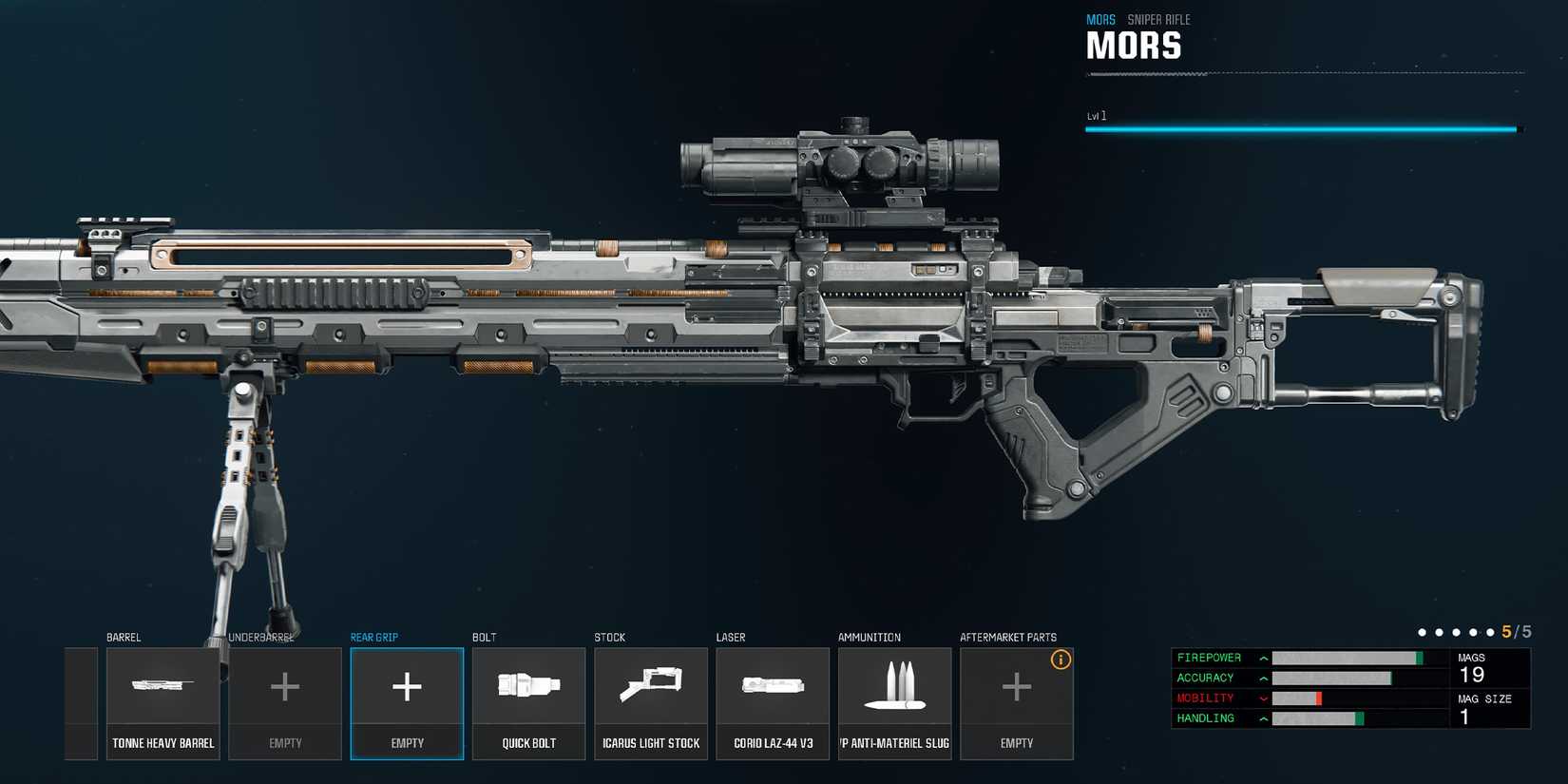Click the plus icon in the Underbarrel slot

coord(285,685)
